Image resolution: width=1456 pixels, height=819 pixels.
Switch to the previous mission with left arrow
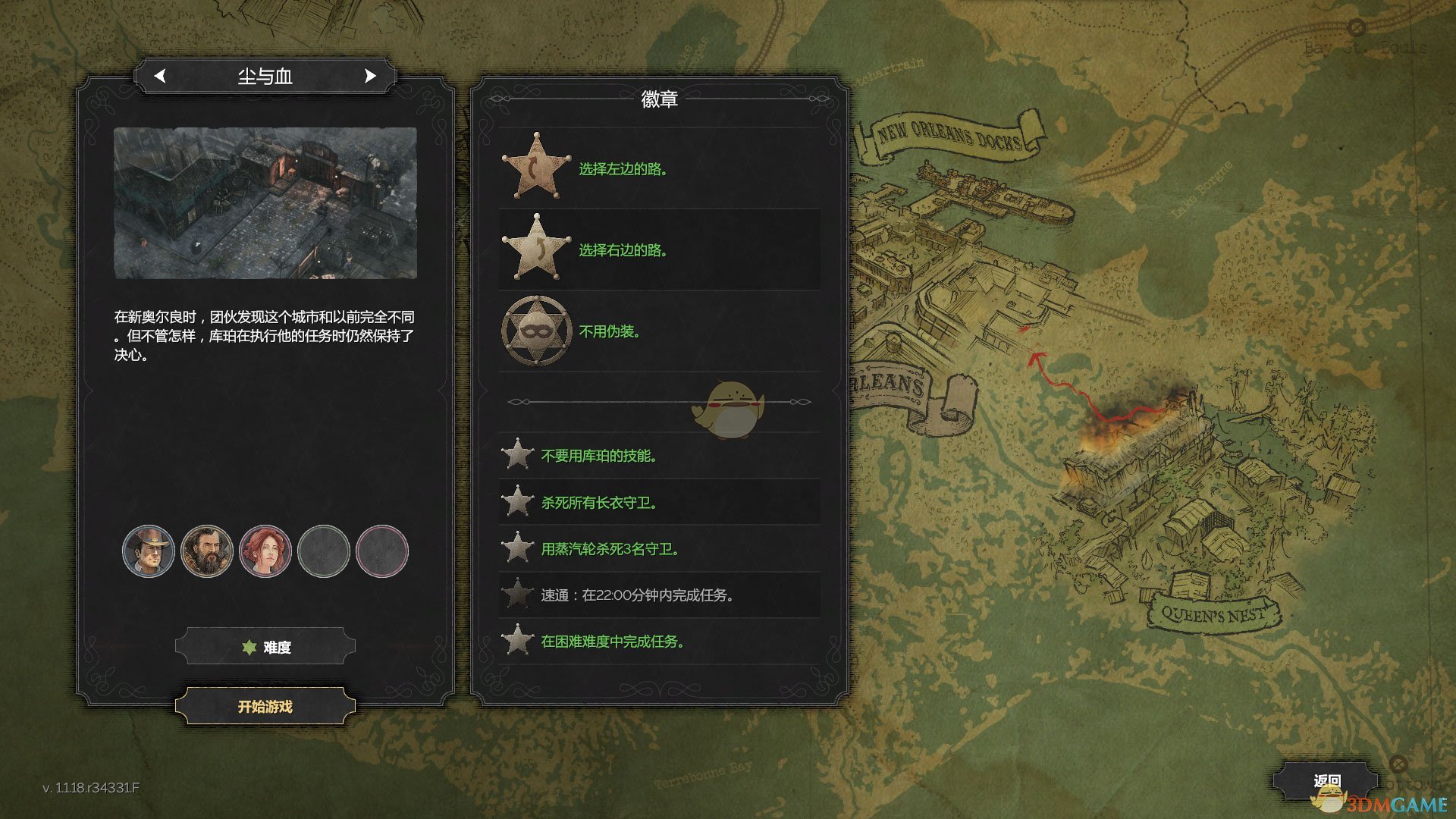[159, 76]
